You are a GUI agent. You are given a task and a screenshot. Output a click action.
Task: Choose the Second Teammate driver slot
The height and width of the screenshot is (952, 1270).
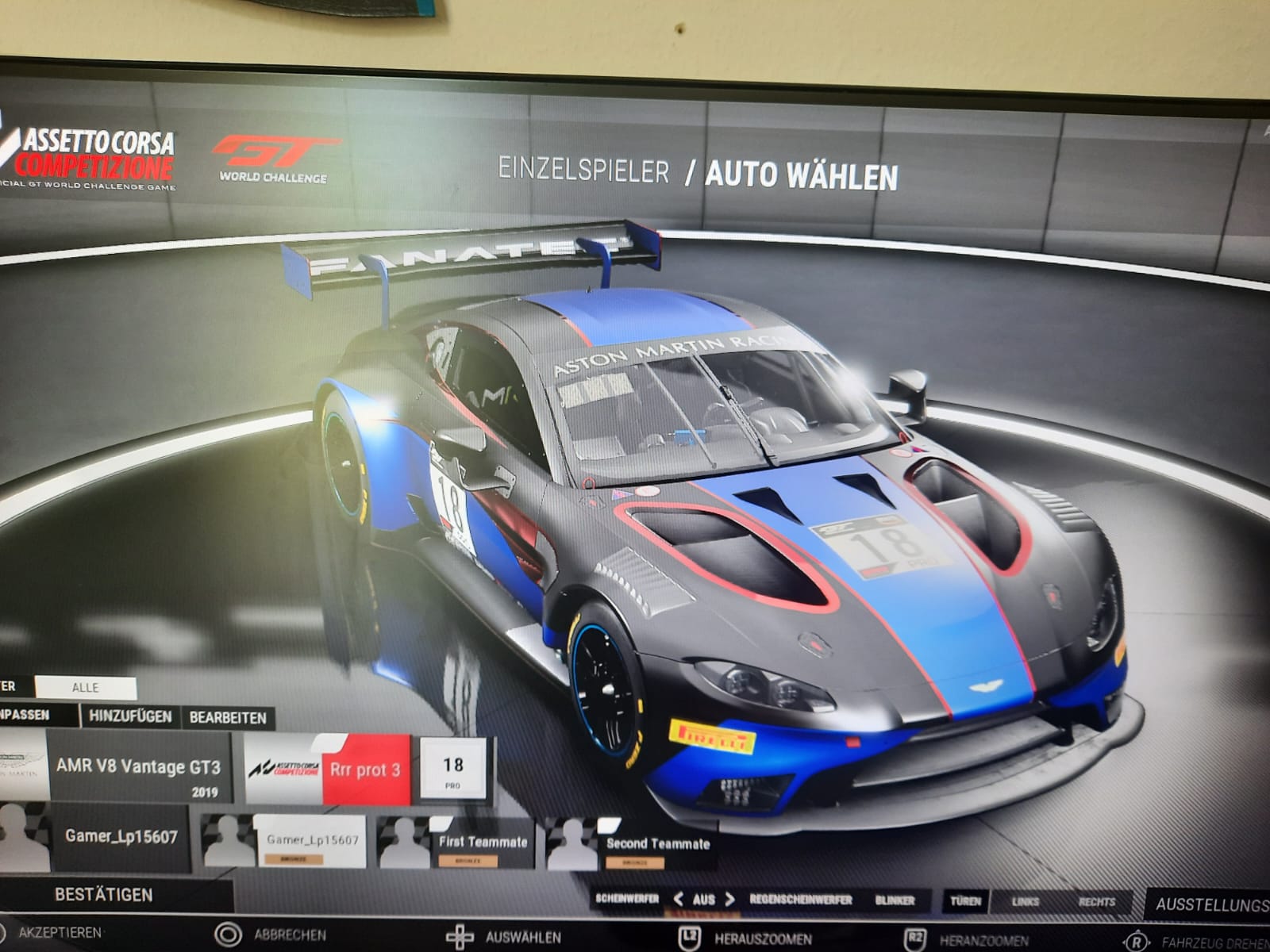tap(657, 845)
